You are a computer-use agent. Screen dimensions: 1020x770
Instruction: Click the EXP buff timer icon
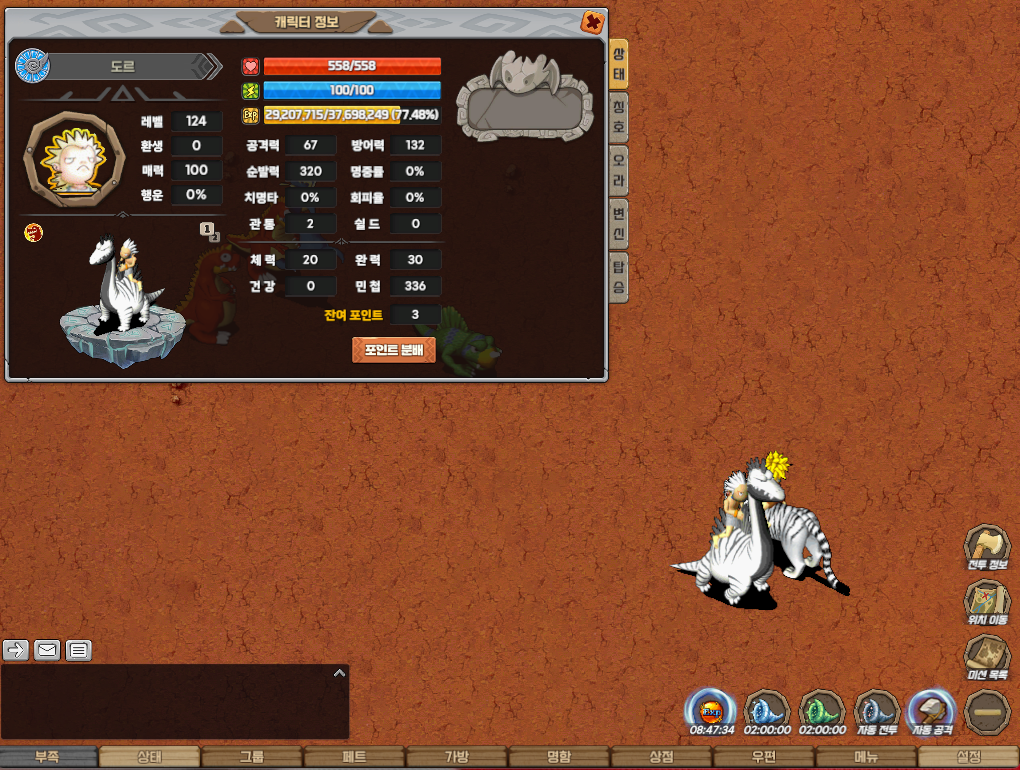coord(710,711)
